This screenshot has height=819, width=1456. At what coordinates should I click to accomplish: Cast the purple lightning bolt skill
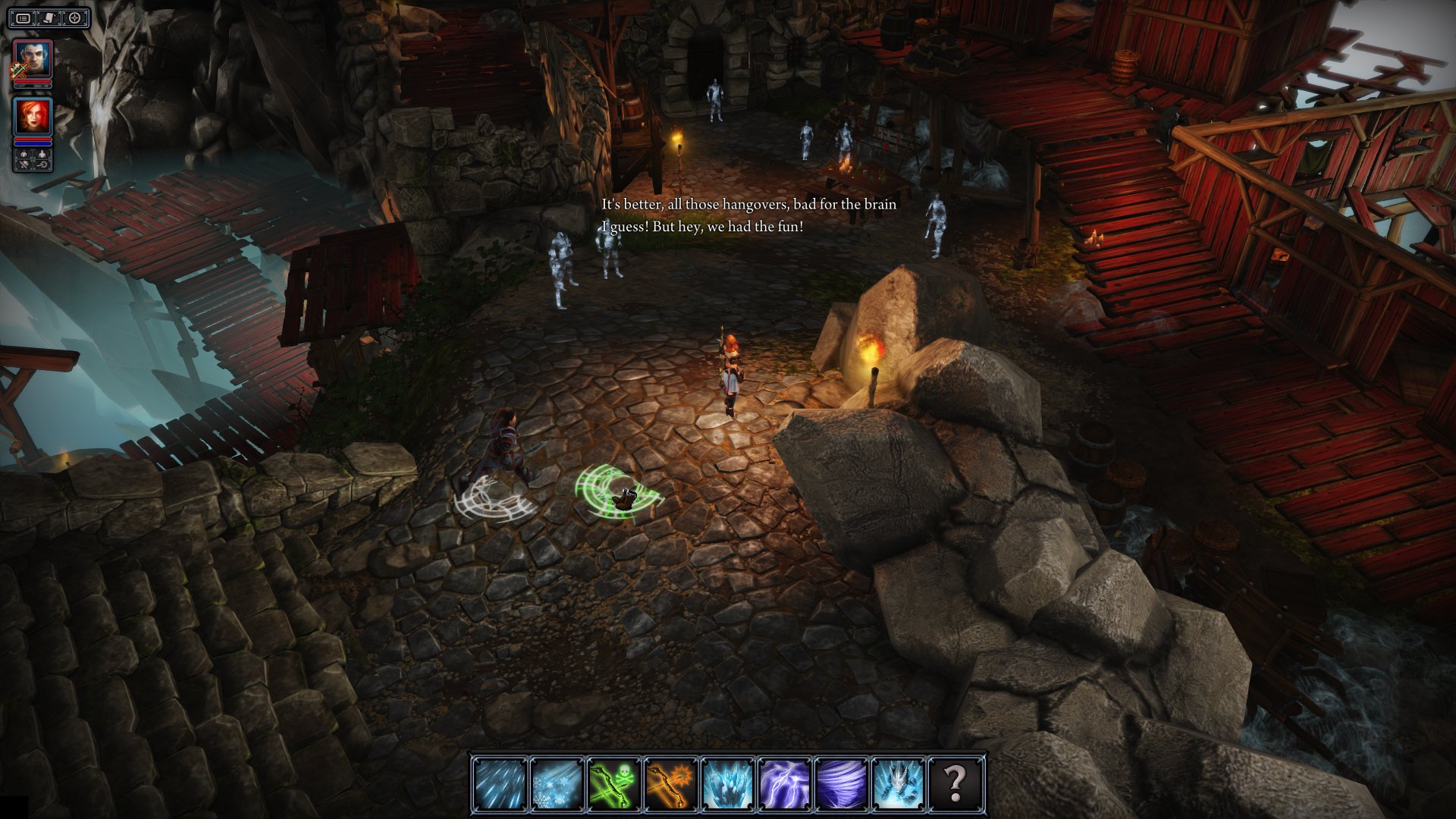[784, 784]
